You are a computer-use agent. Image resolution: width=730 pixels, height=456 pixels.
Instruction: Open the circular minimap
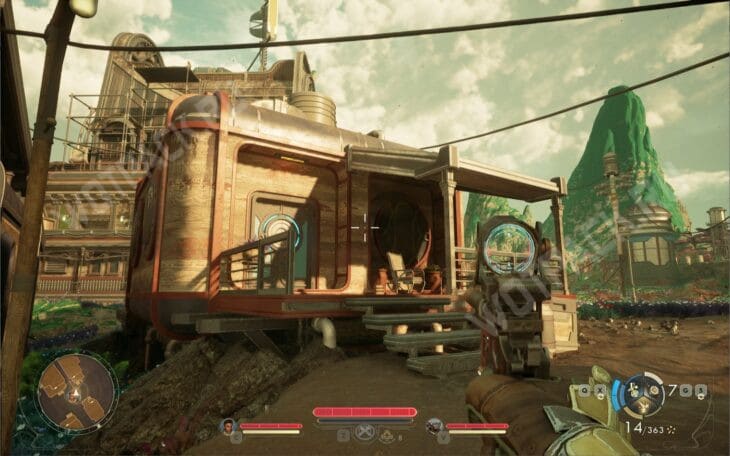pyautogui.click(x=77, y=393)
